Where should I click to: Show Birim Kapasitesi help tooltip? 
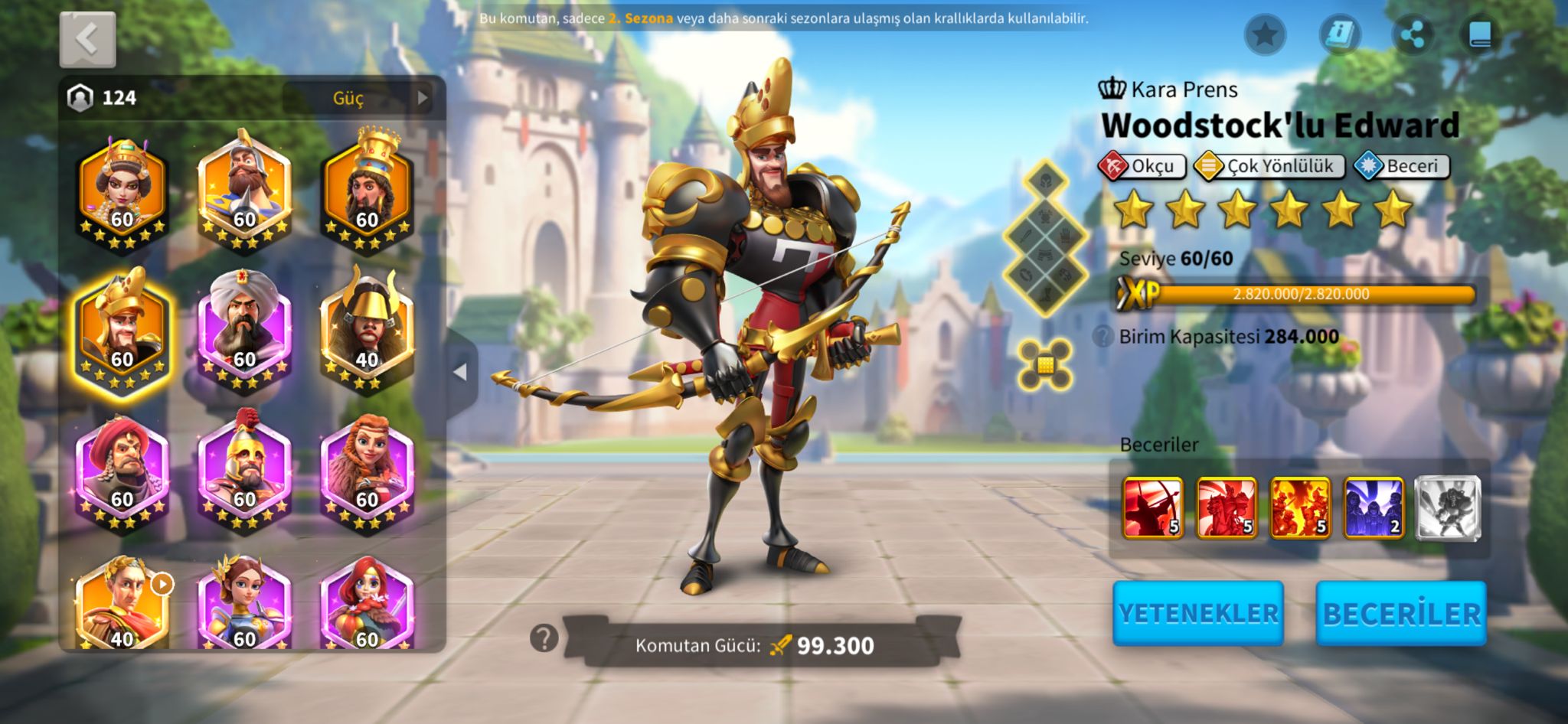pyautogui.click(x=1102, y=336)
